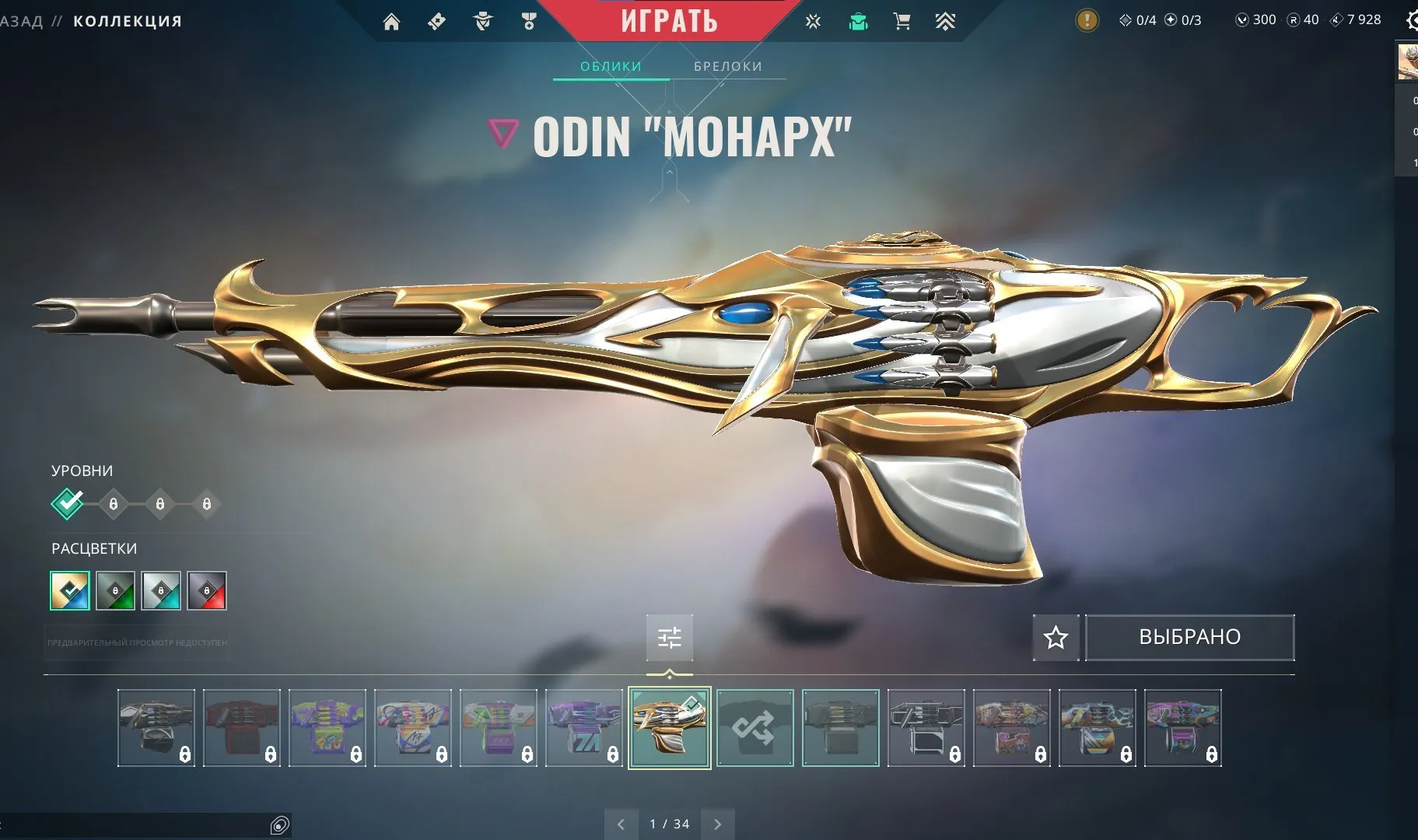Viewport: 1418px width, 840px height.
Task: Go to next page with right arrow
Action: [717, 823]
